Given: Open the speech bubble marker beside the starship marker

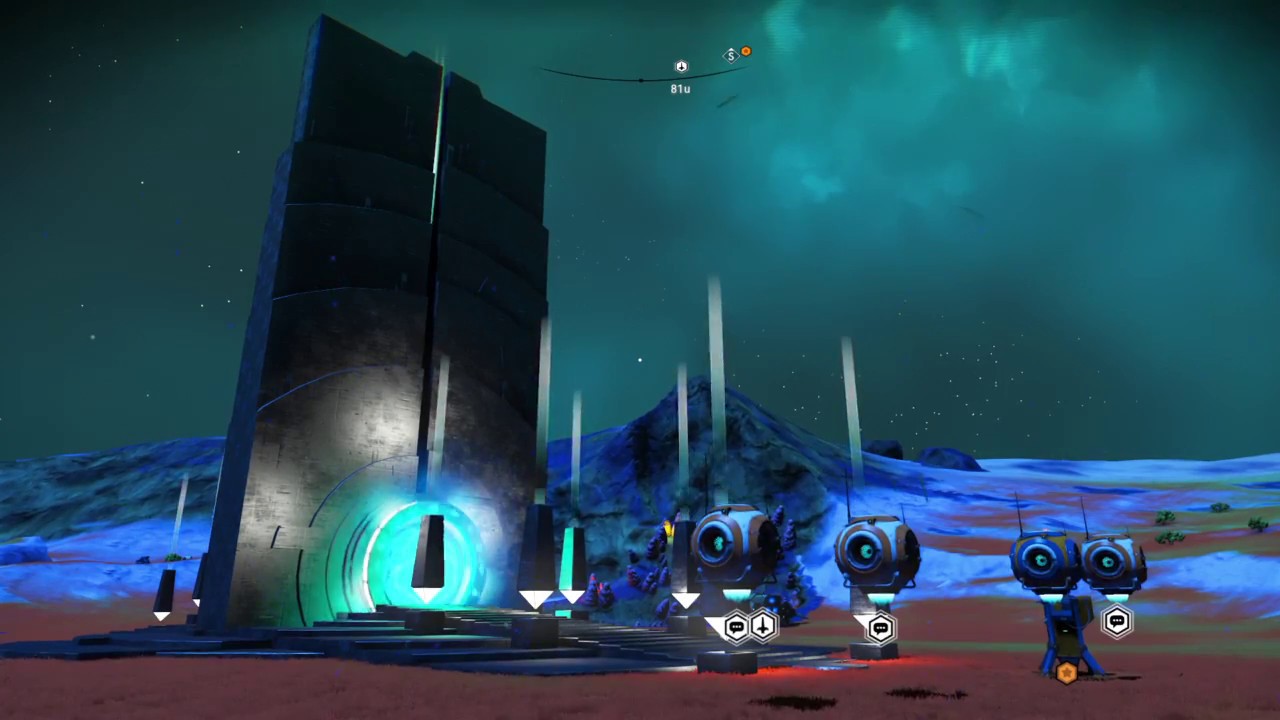Looking at the screenshot, I should [x=737, y=627].
